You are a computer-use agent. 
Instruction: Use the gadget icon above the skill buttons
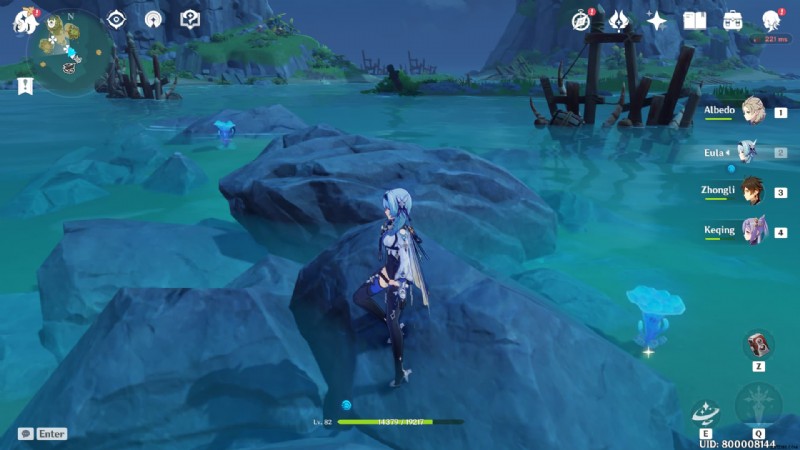pyautogui.click(x=759, y=345)
